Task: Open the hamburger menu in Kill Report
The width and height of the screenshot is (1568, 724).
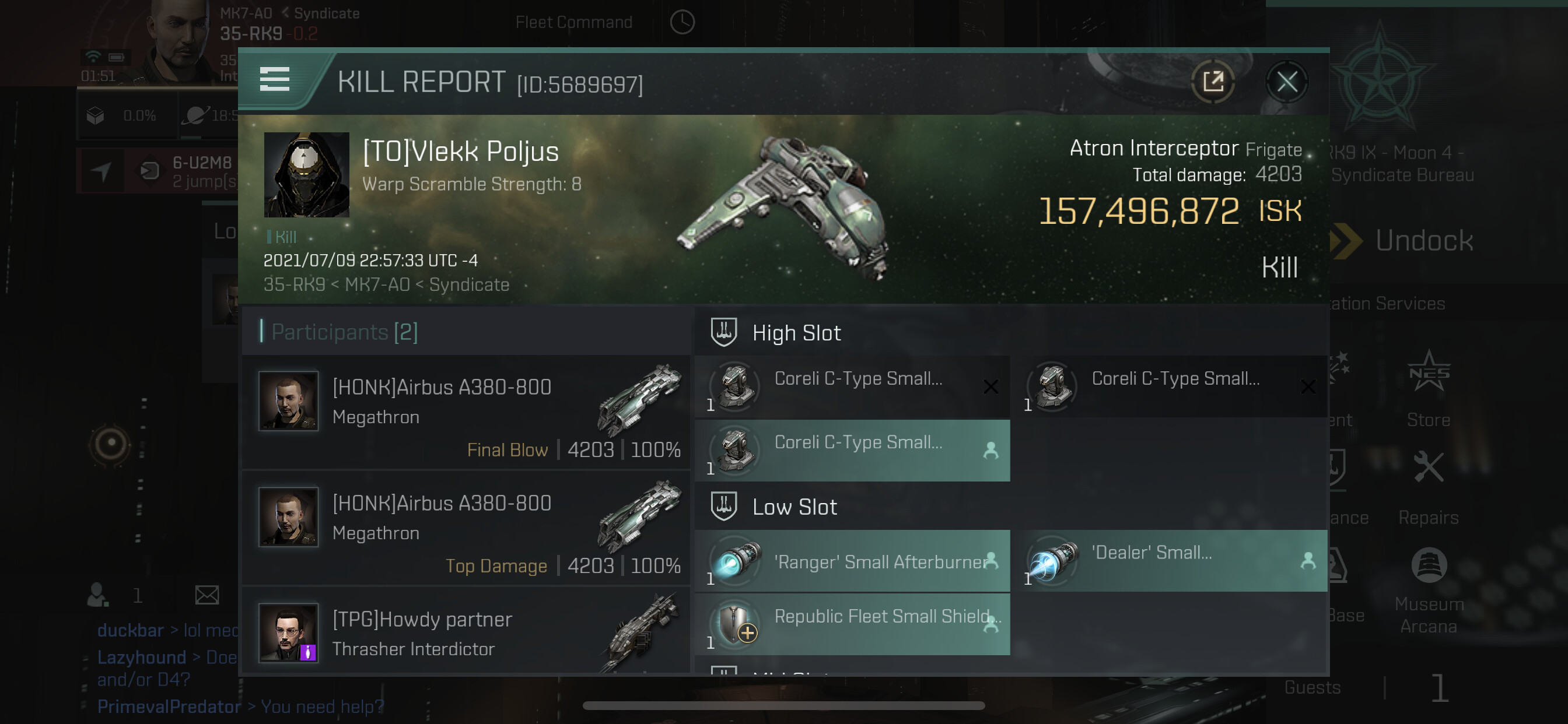Action: [275, 80]
